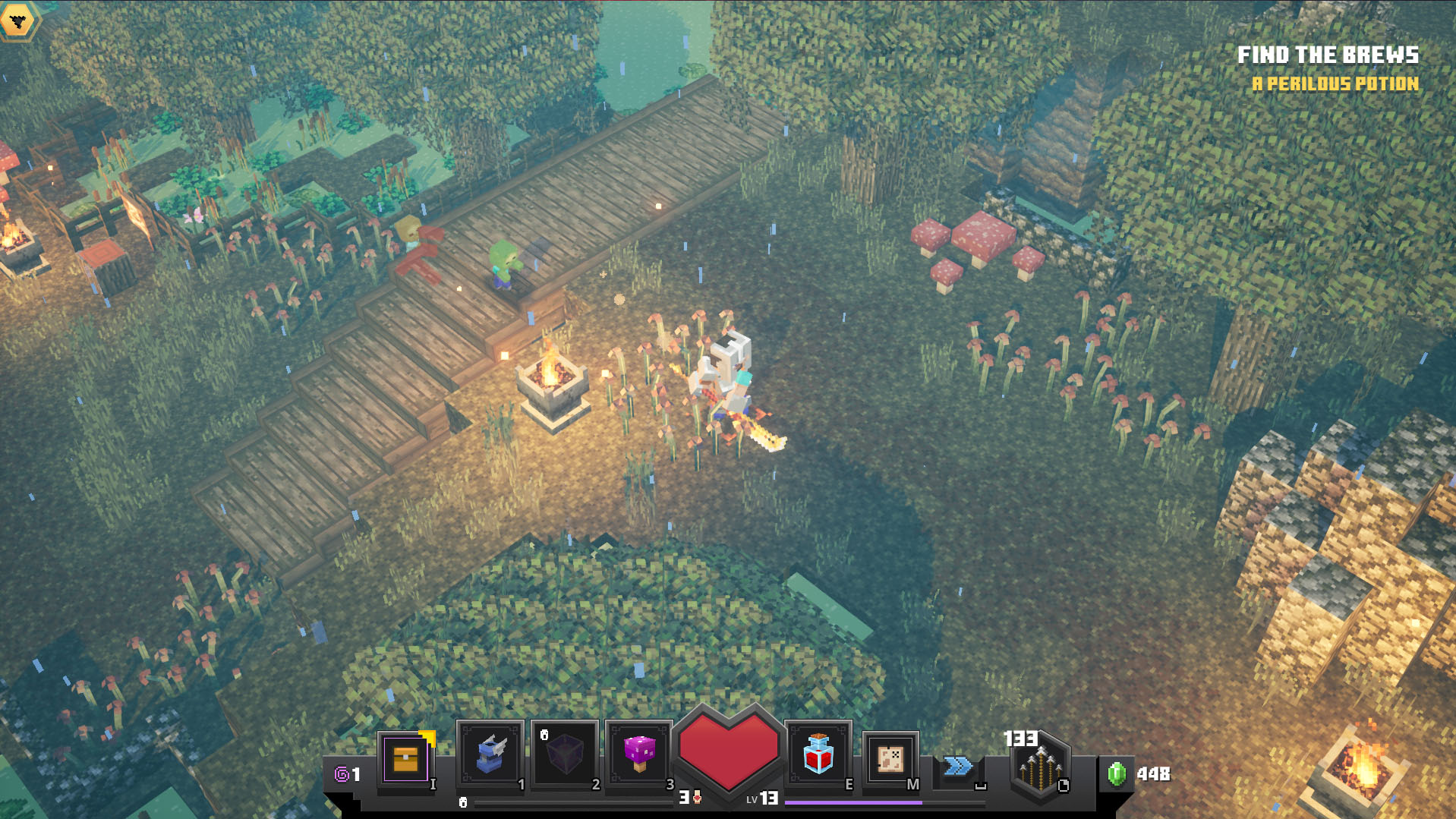The height and width of the screenshot is (819, 1456).
Task: Select the dark cube artifact slot
Action: tap(564, 755)
